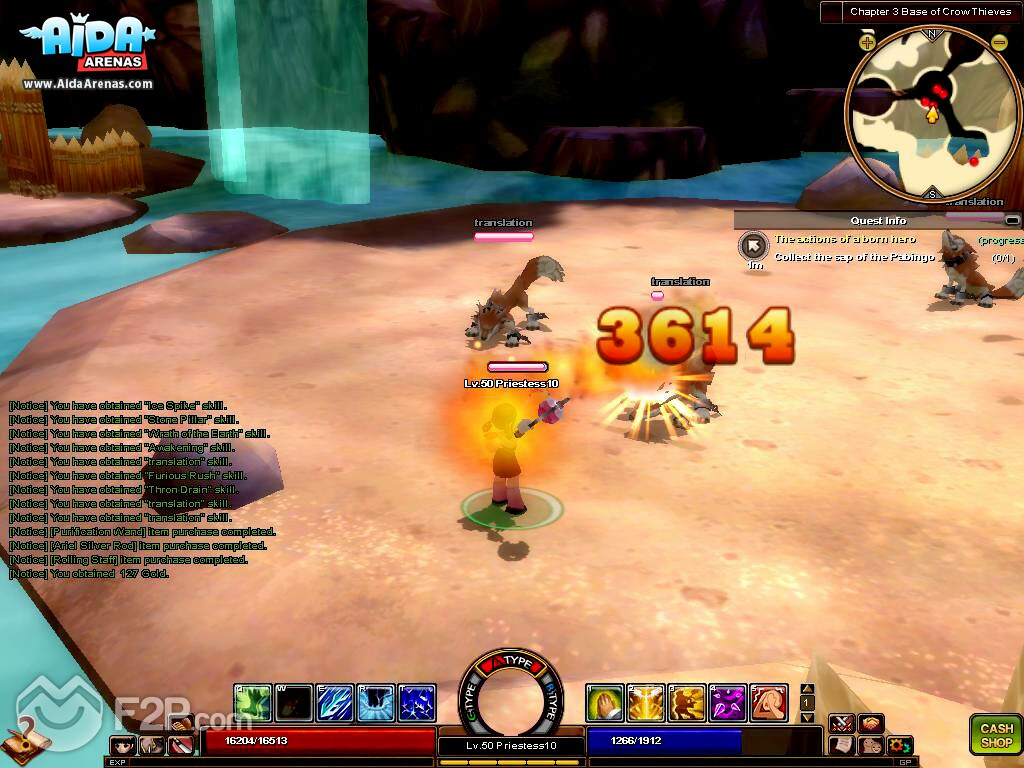The height and width of the screenshot is (768, 1024).
Task: Zoom in the minimap with plus button
Action: [867, 42]
